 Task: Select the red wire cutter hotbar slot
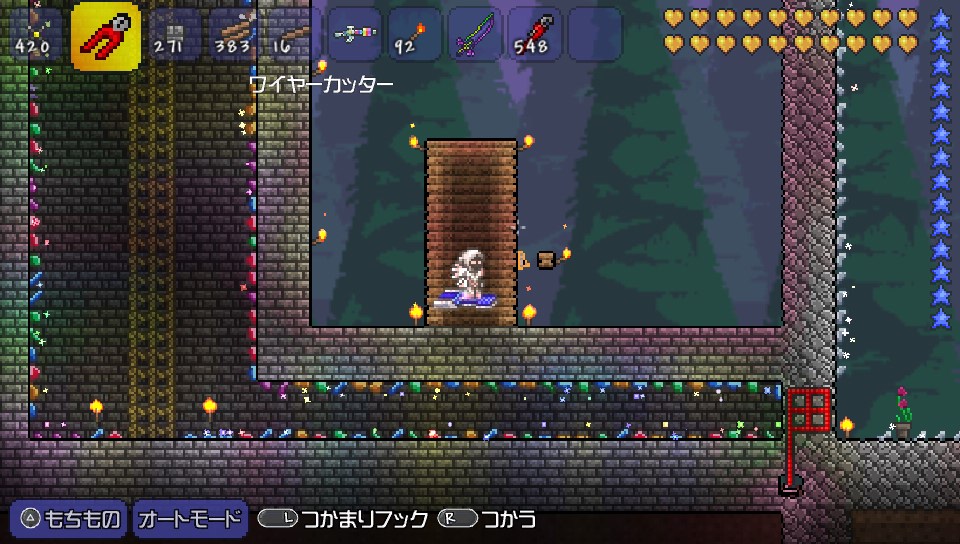click(105, 36)
